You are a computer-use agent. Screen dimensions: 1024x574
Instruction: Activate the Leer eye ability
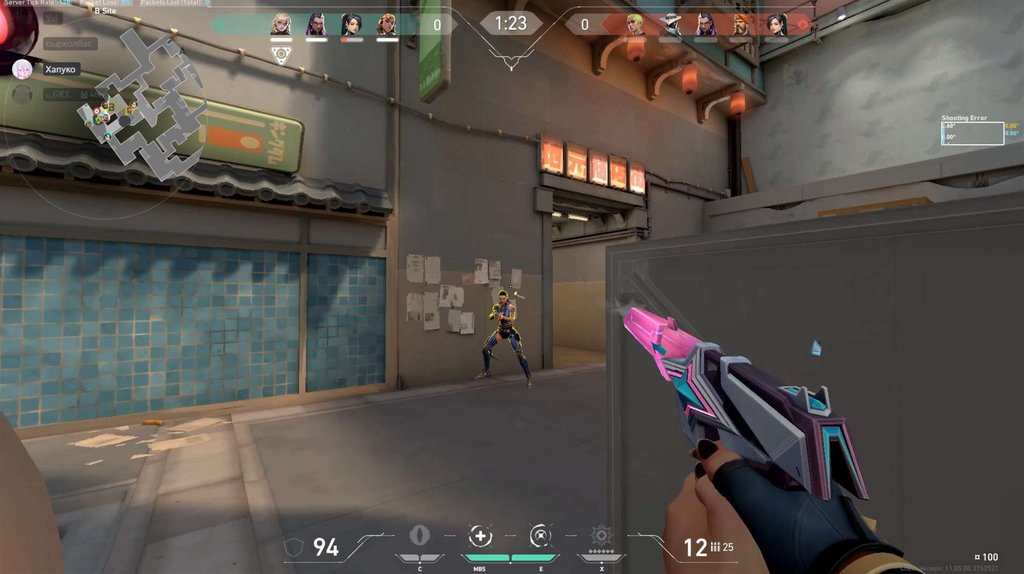click(420, 535)
